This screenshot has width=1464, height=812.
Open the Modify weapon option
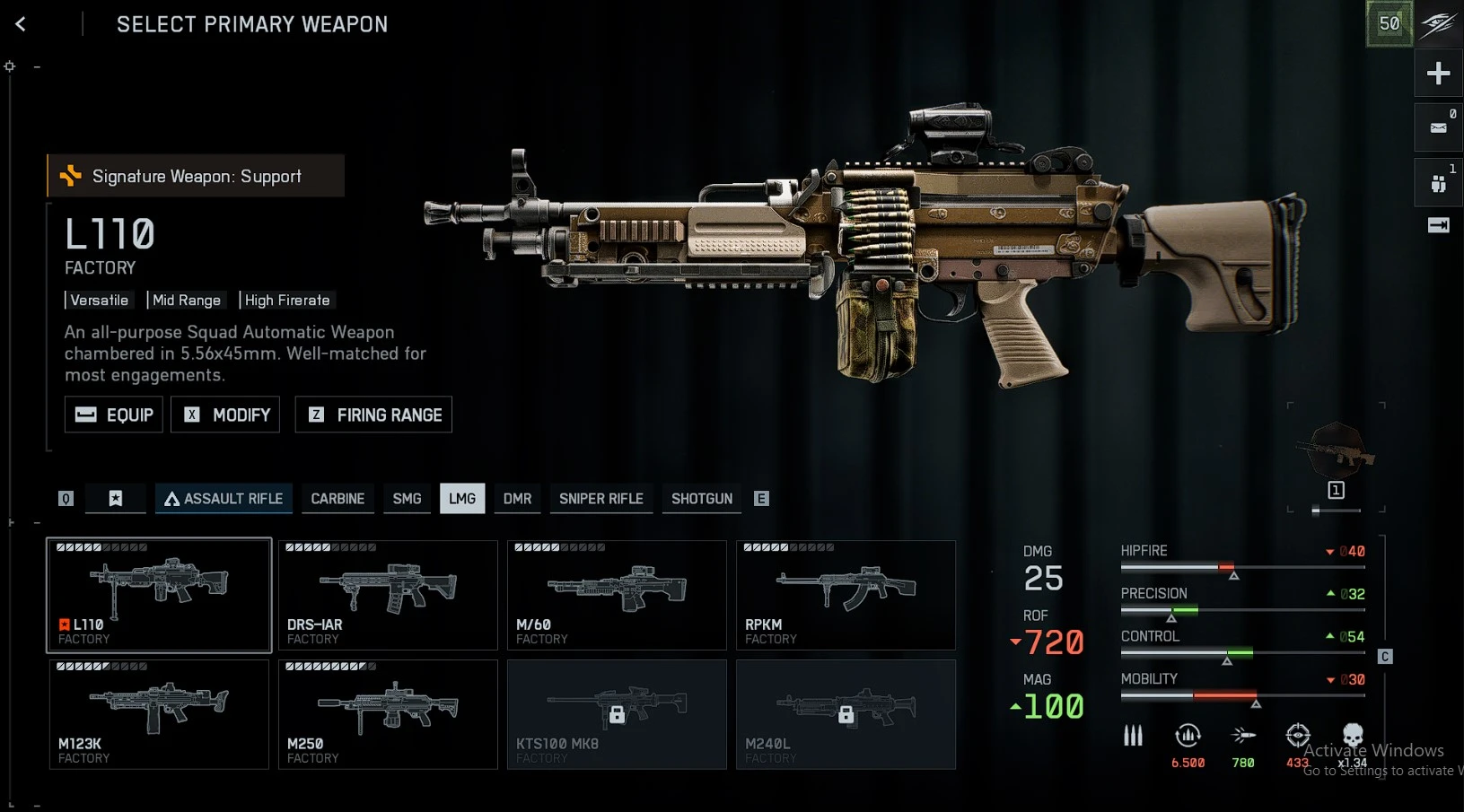225,415
